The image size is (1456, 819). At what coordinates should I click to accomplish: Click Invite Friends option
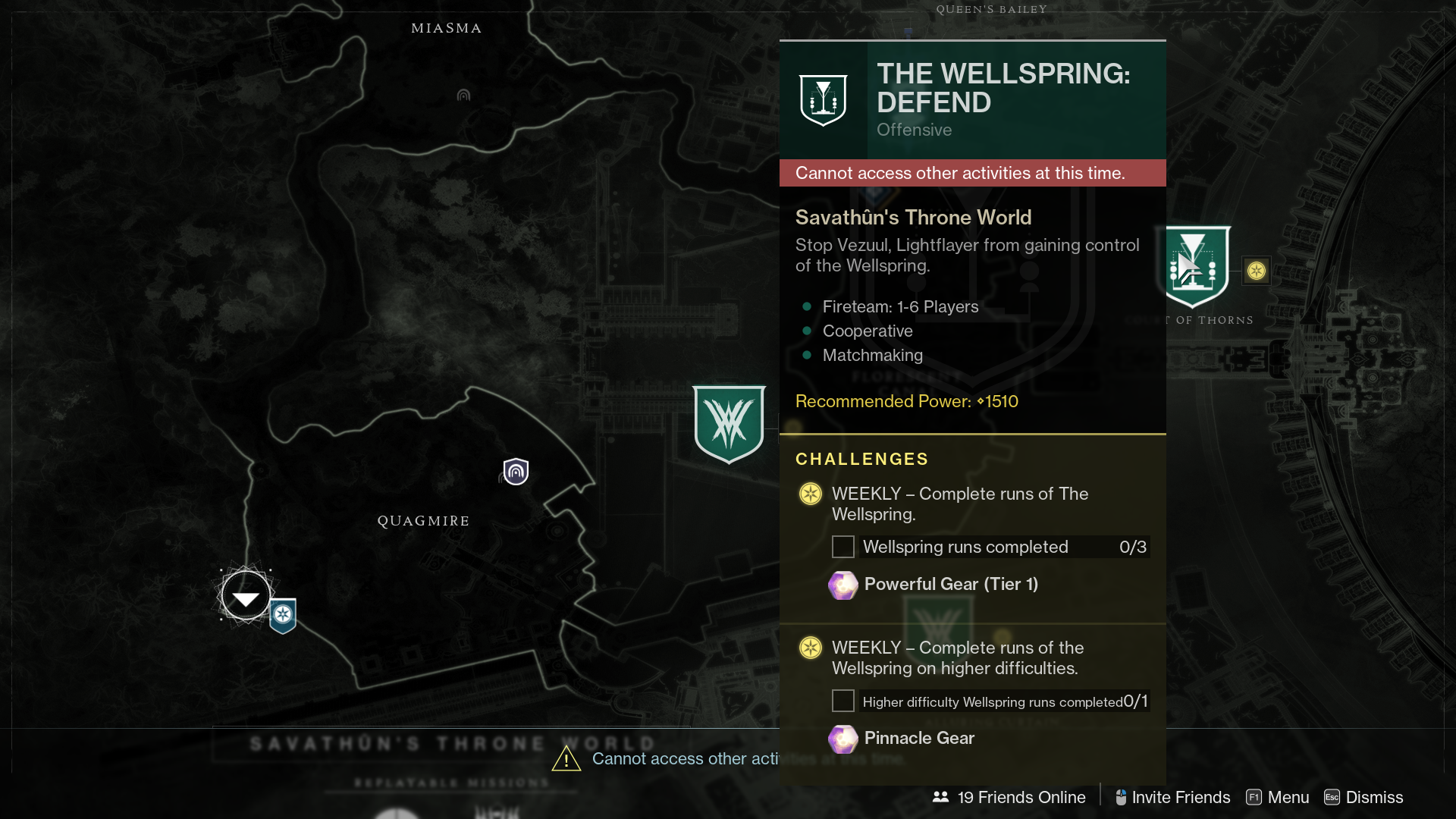tap(1172, 797)
